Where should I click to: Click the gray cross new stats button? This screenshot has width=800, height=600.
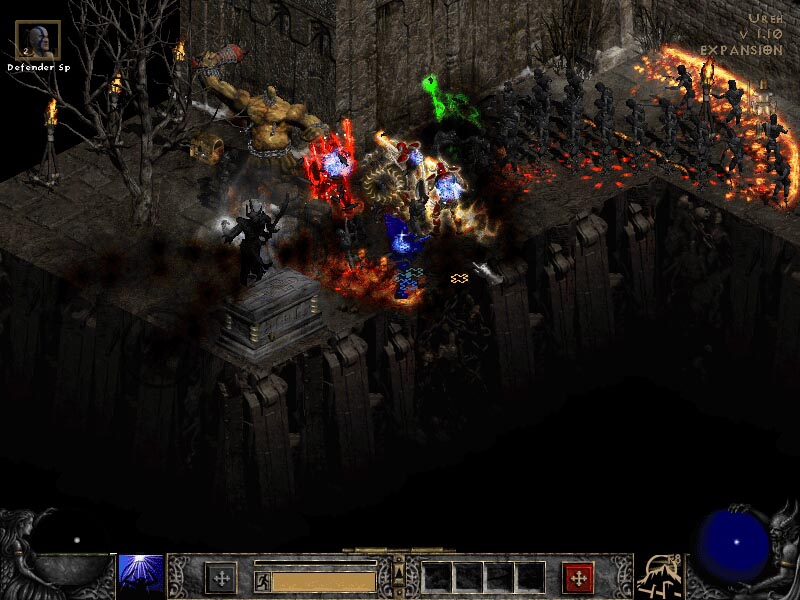[220, 578]
